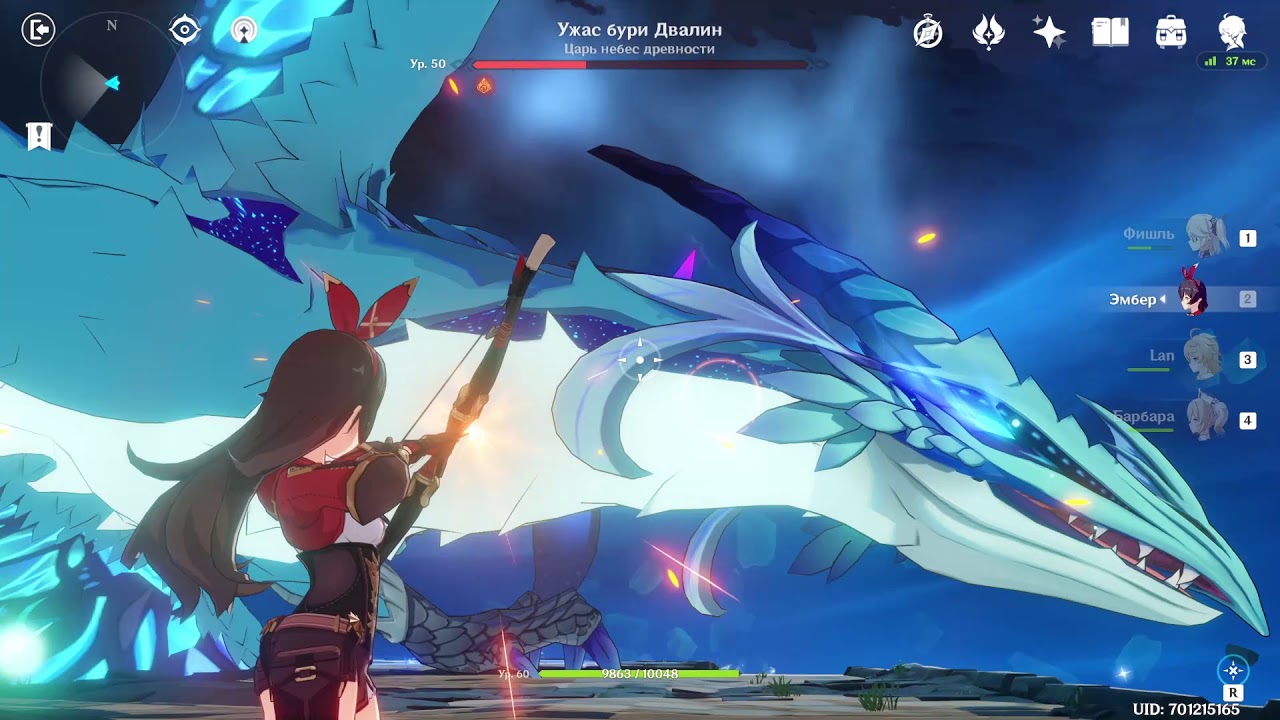The height and width of the screenshot is (720, 1280).
Task: Activate the skill icon above the R key
Action: tap(1233, 670)
